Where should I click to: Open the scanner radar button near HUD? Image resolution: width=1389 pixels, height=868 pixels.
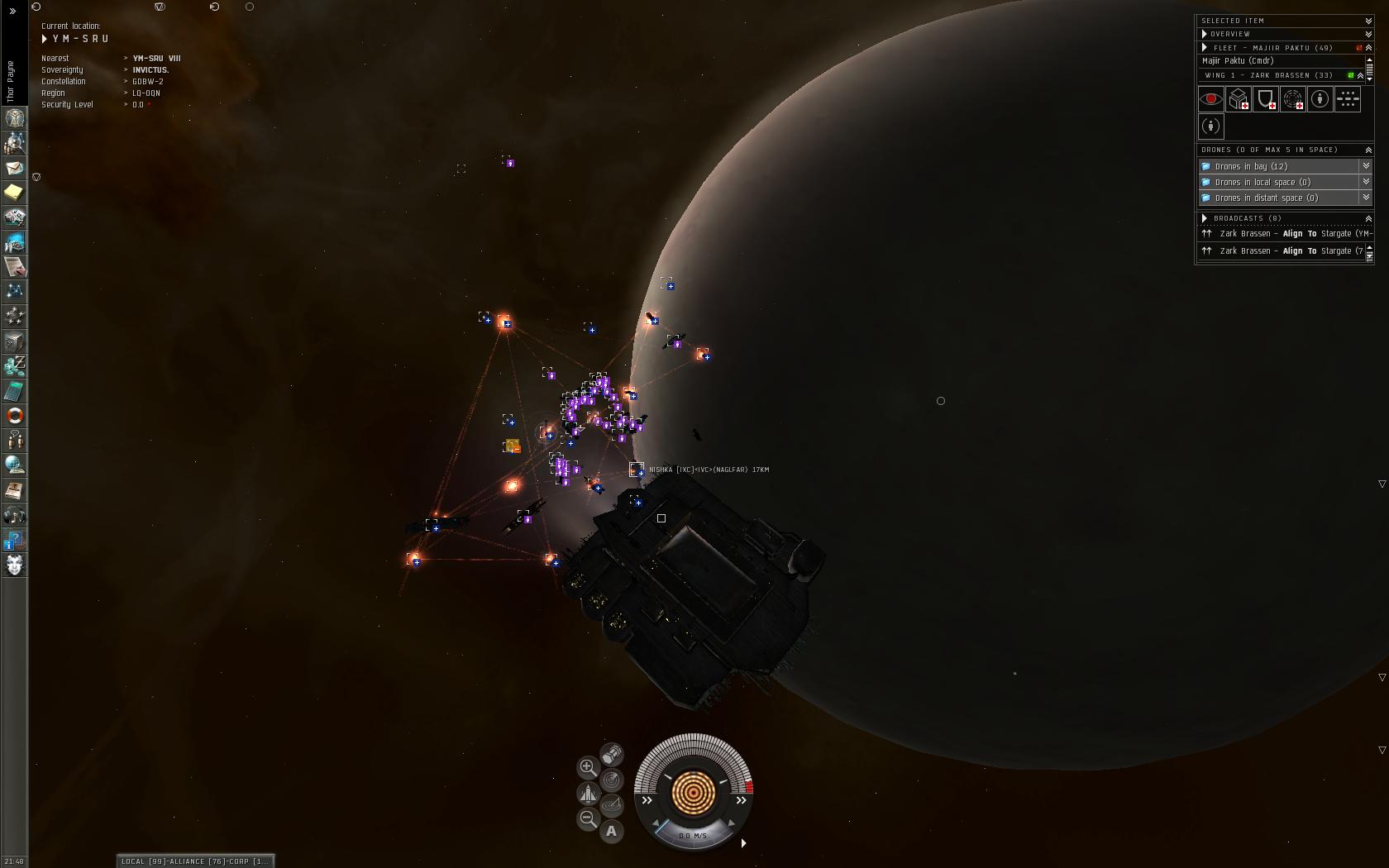[612, 780]
